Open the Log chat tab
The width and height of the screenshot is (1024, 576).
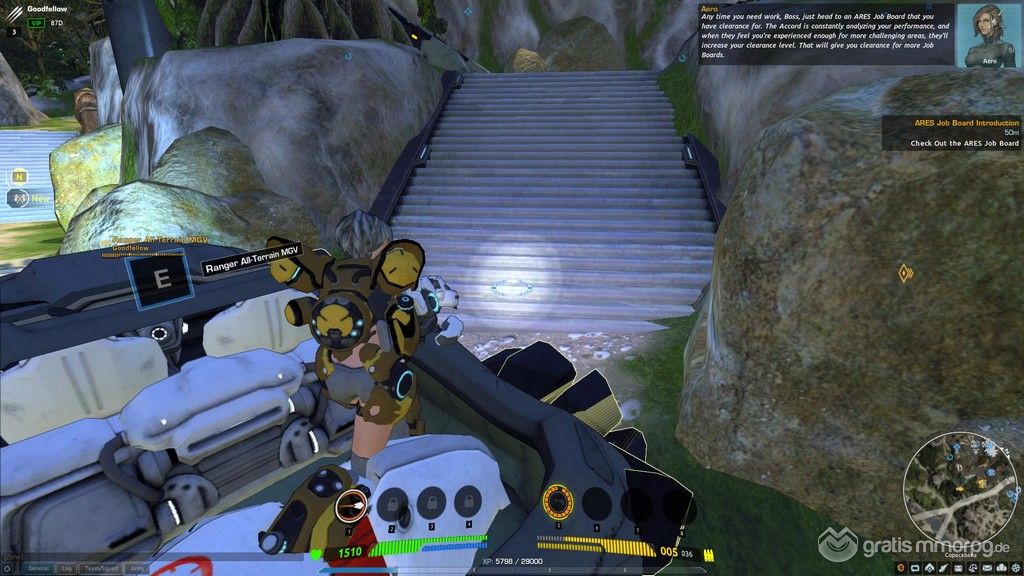[x=66, y=568]
